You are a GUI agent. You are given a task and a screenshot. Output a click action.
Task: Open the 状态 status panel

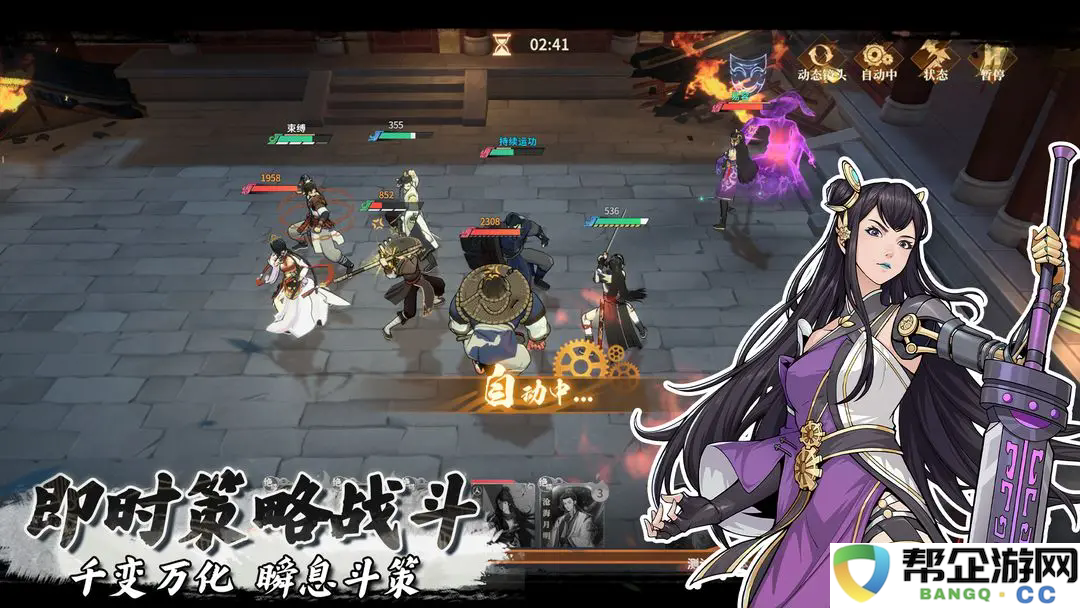[936, 58]
